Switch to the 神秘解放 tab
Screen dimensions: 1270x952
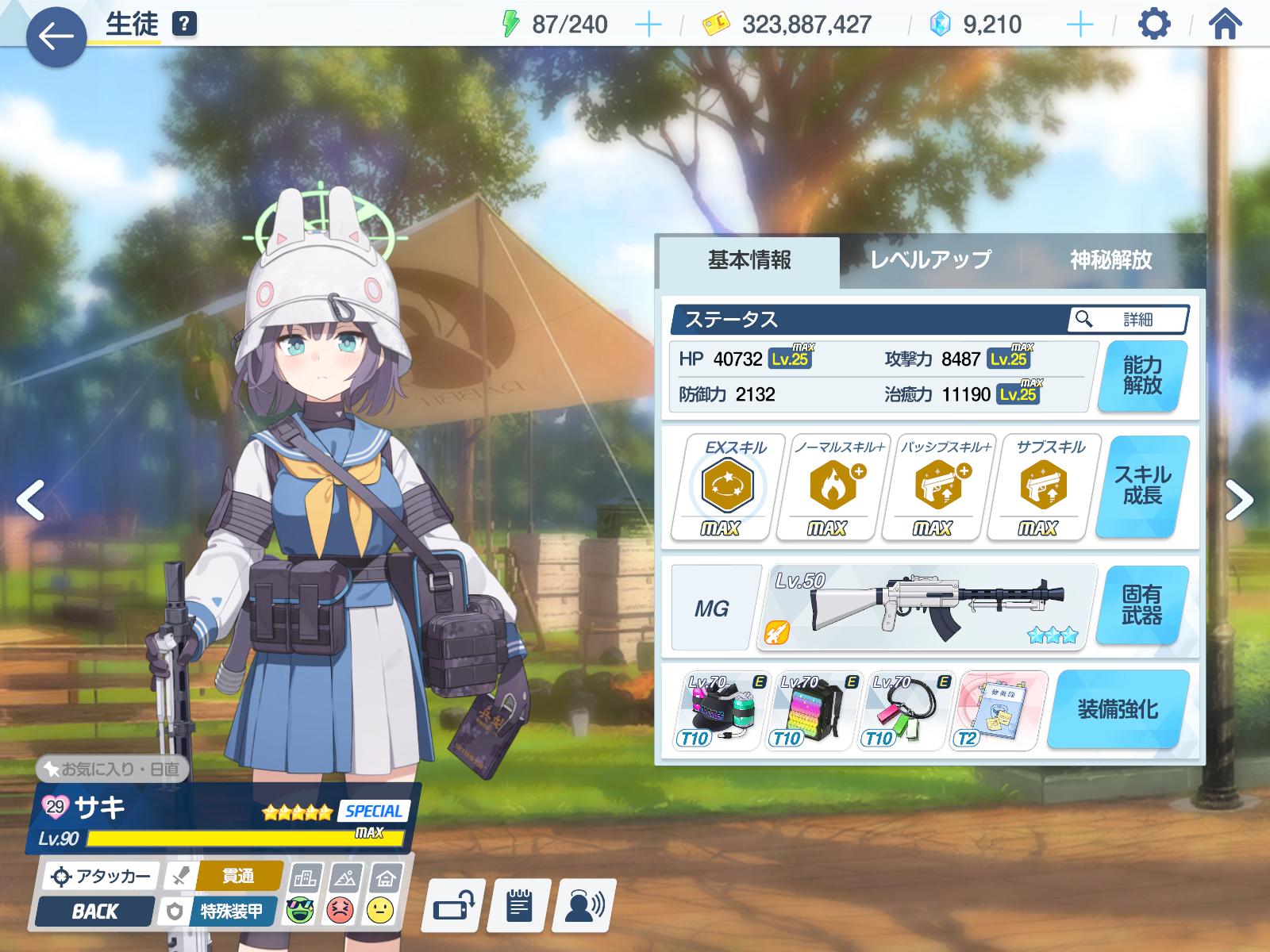coord(1110,260)
